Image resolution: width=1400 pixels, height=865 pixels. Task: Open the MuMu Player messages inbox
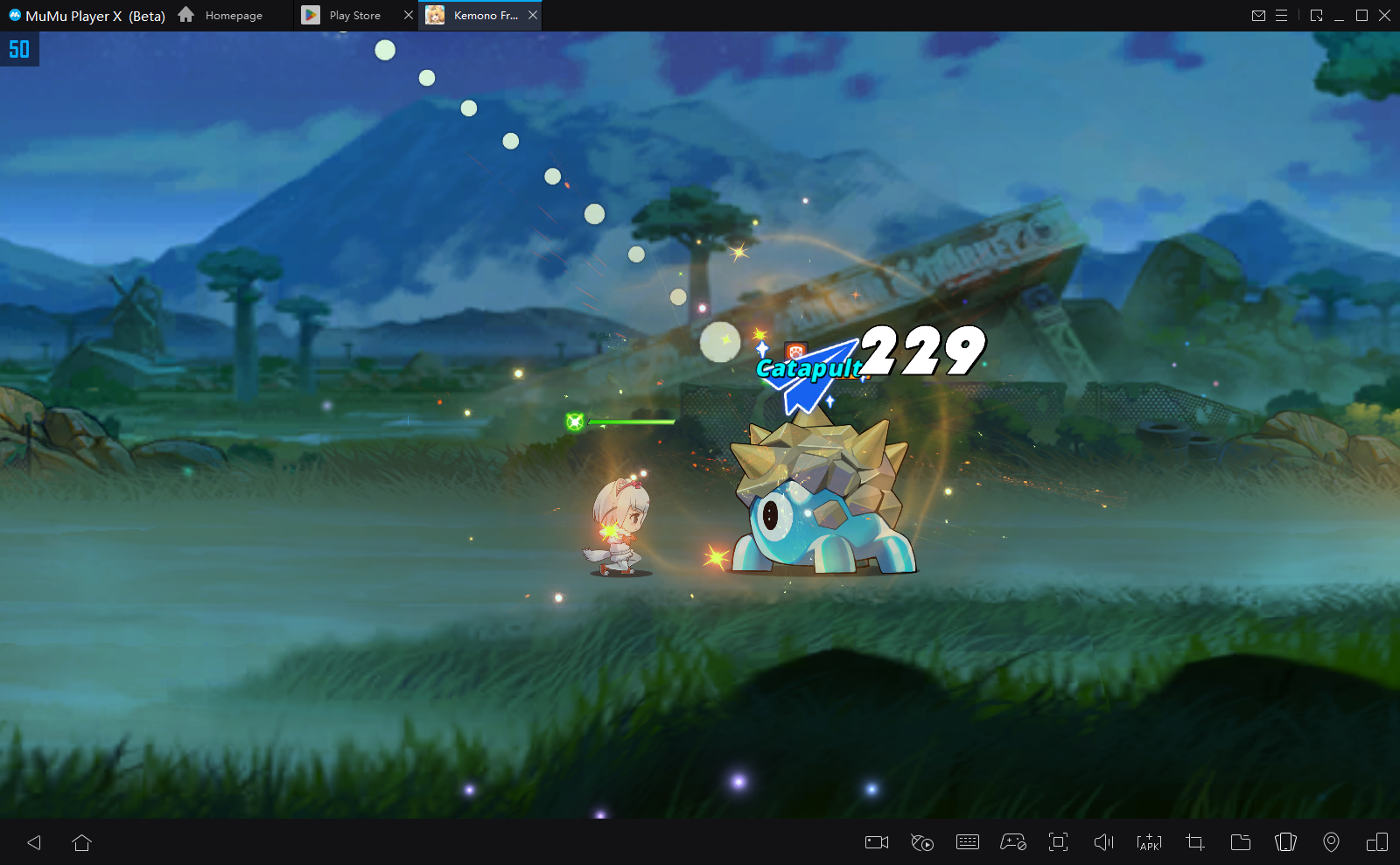[x=1260, y=15]
